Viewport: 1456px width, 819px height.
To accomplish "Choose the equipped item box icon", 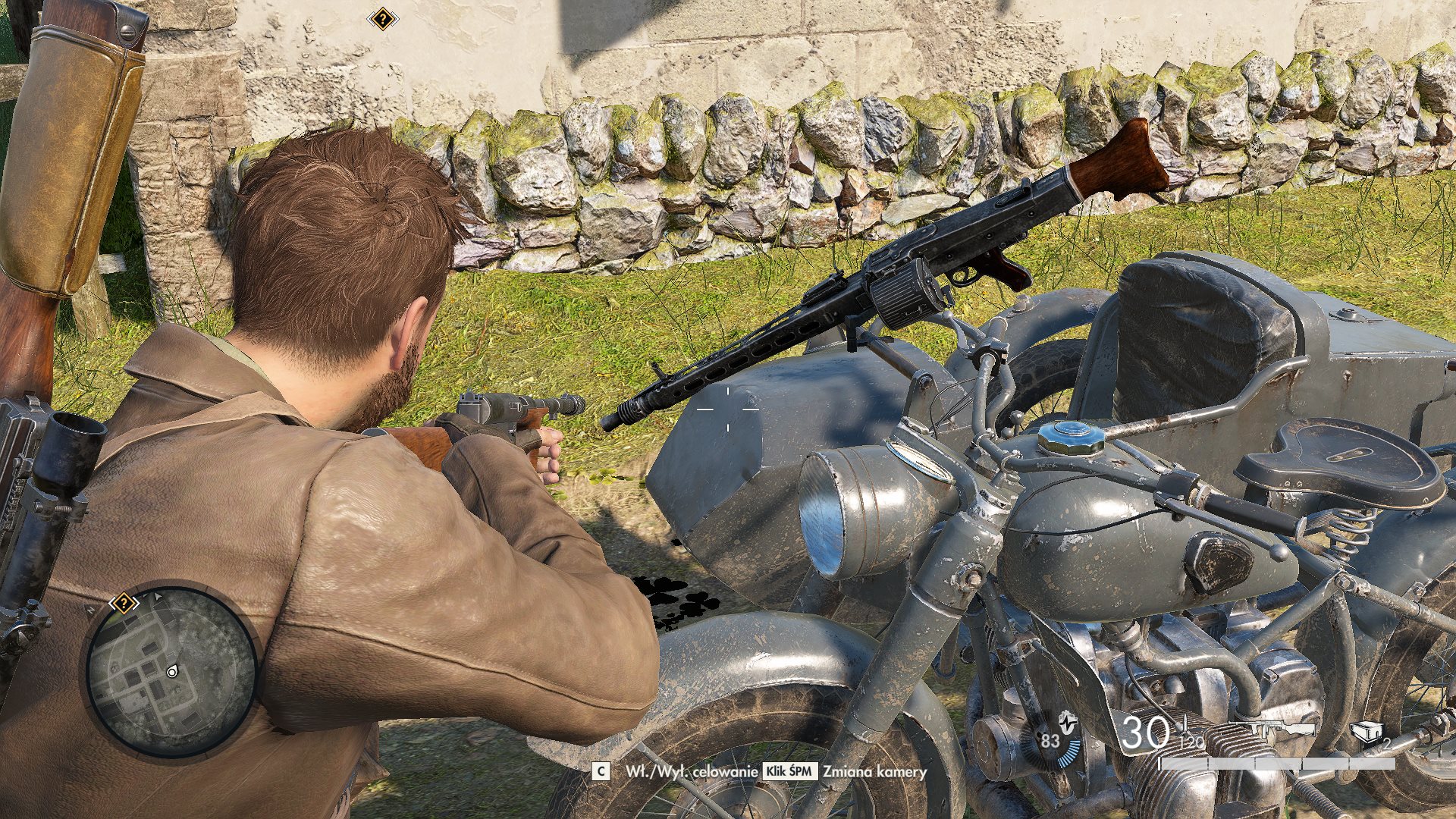I will [1367, 732].
